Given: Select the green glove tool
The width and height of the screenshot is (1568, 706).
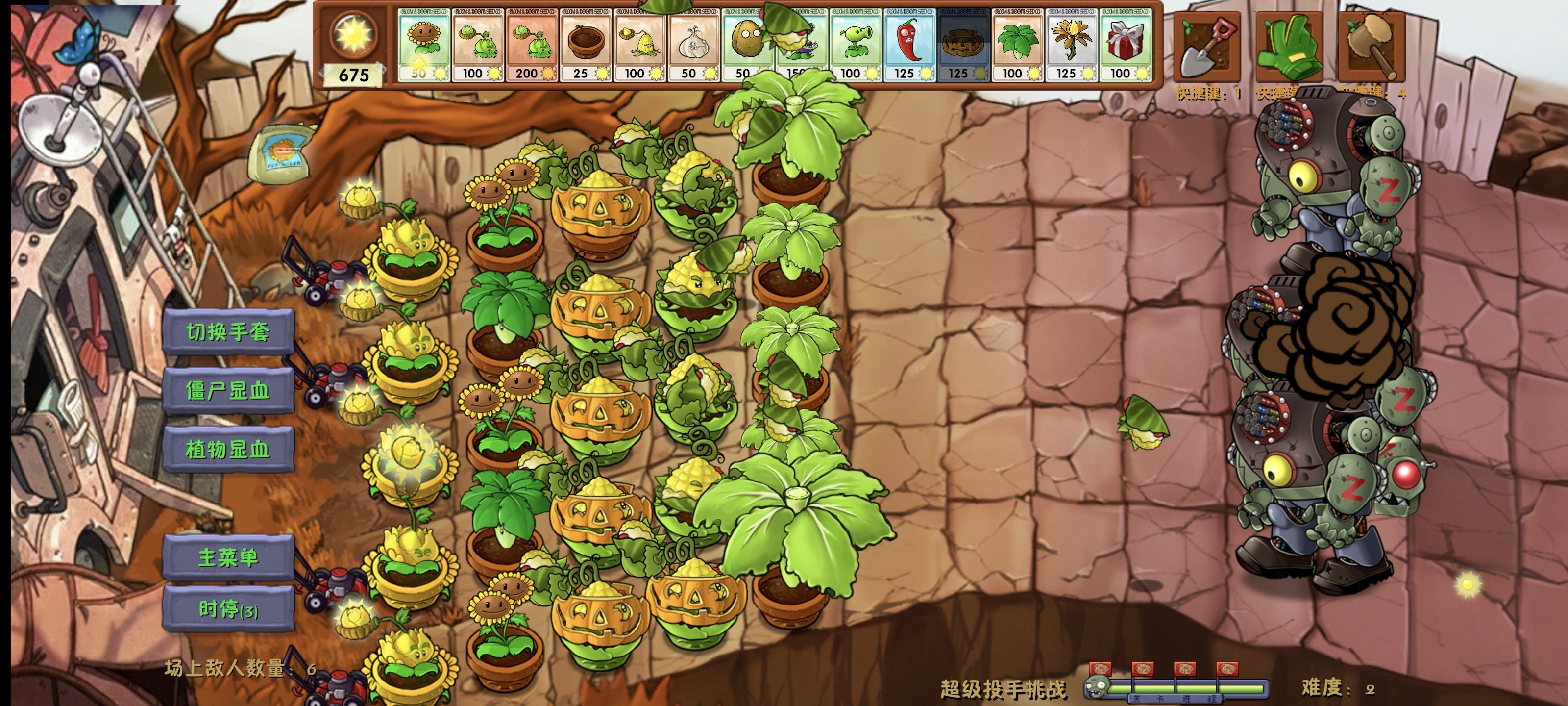Looking at the screenshot, I should click(x=1289, y=47).
